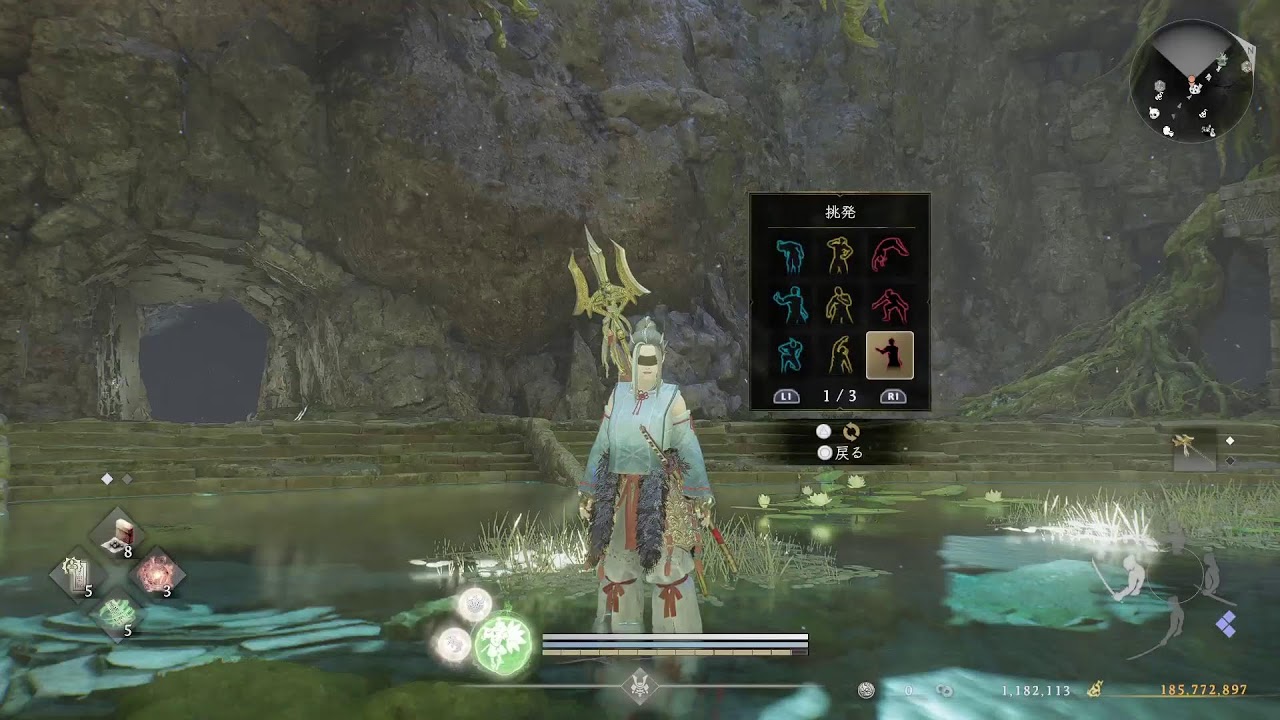1280x720 pixels.
Task: Pick the cyan hunched gesture in bottom row
Action: (790, 355)
